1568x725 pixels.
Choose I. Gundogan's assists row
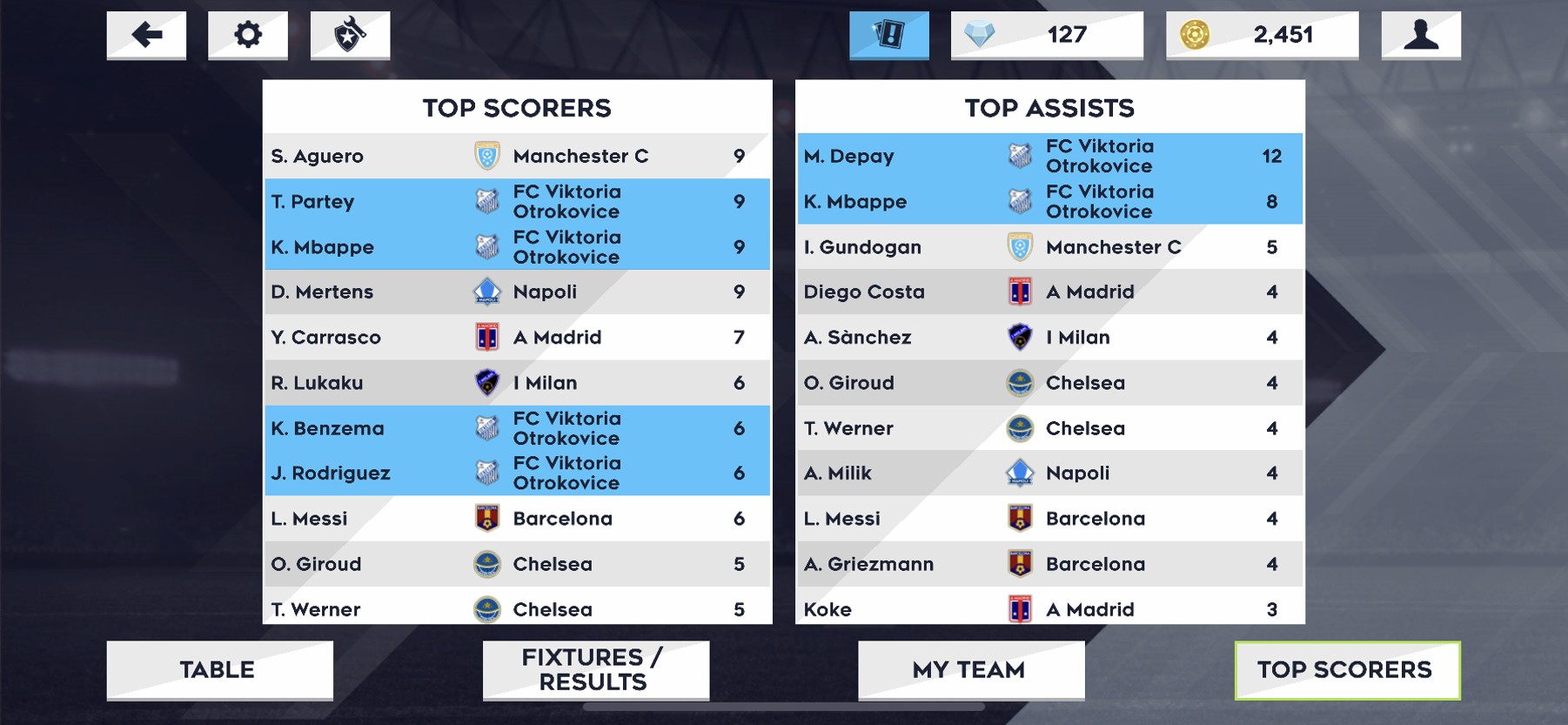tap(1049, 247)
